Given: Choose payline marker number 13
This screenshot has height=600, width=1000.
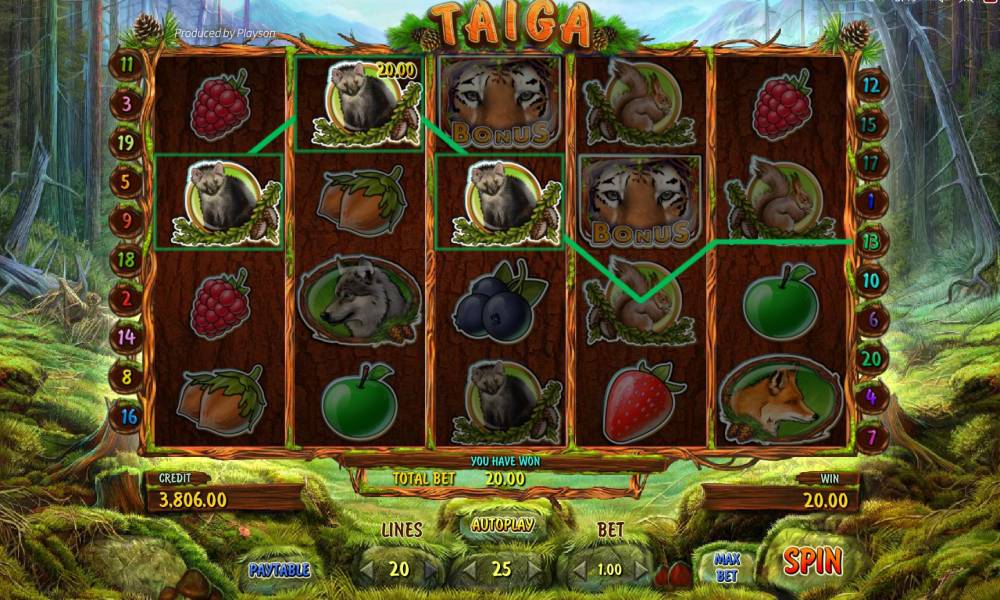Looking at the screenshot, I should click(x=871, y=241).
